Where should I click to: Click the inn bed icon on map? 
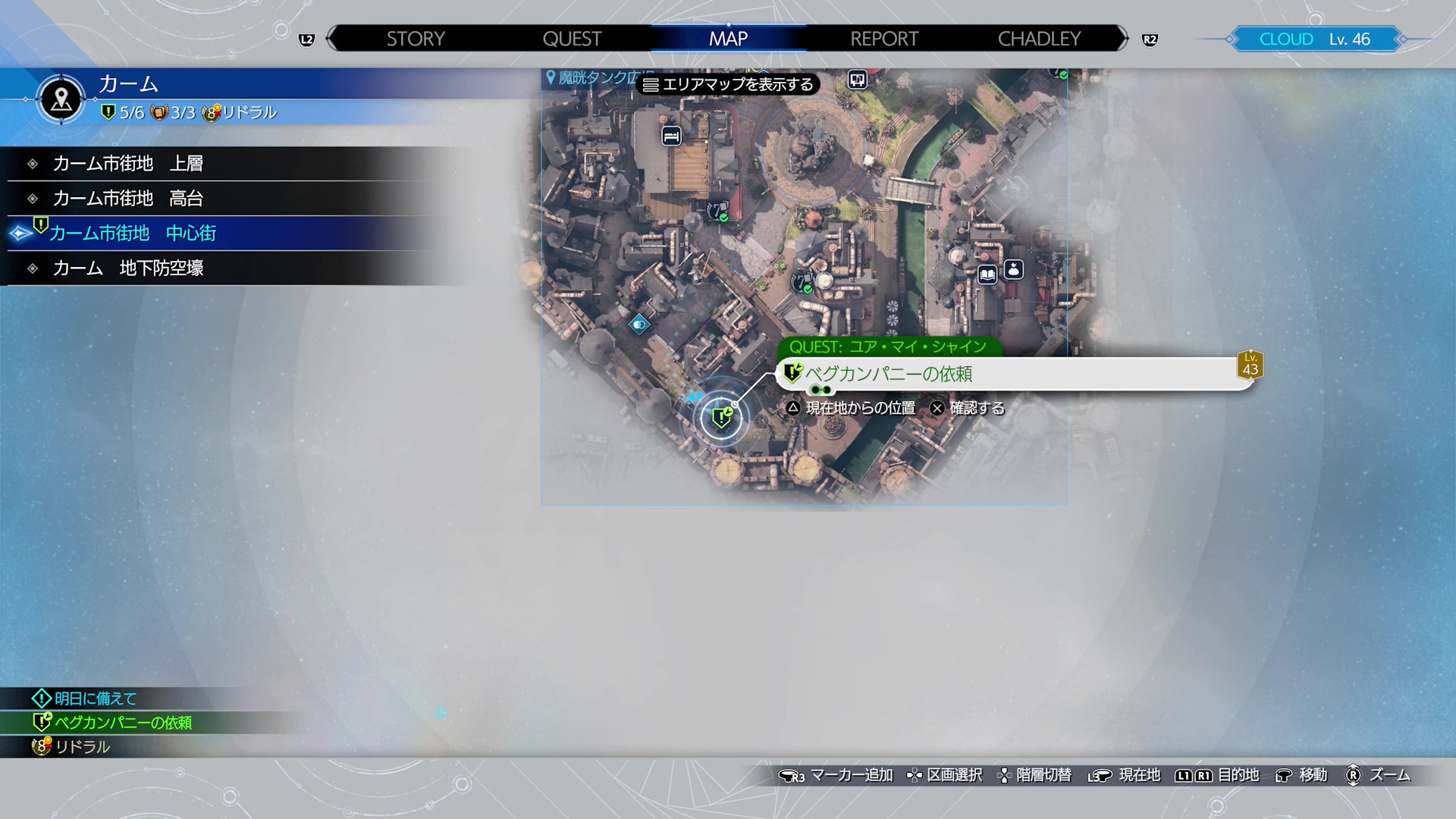[x=671, y=136]
